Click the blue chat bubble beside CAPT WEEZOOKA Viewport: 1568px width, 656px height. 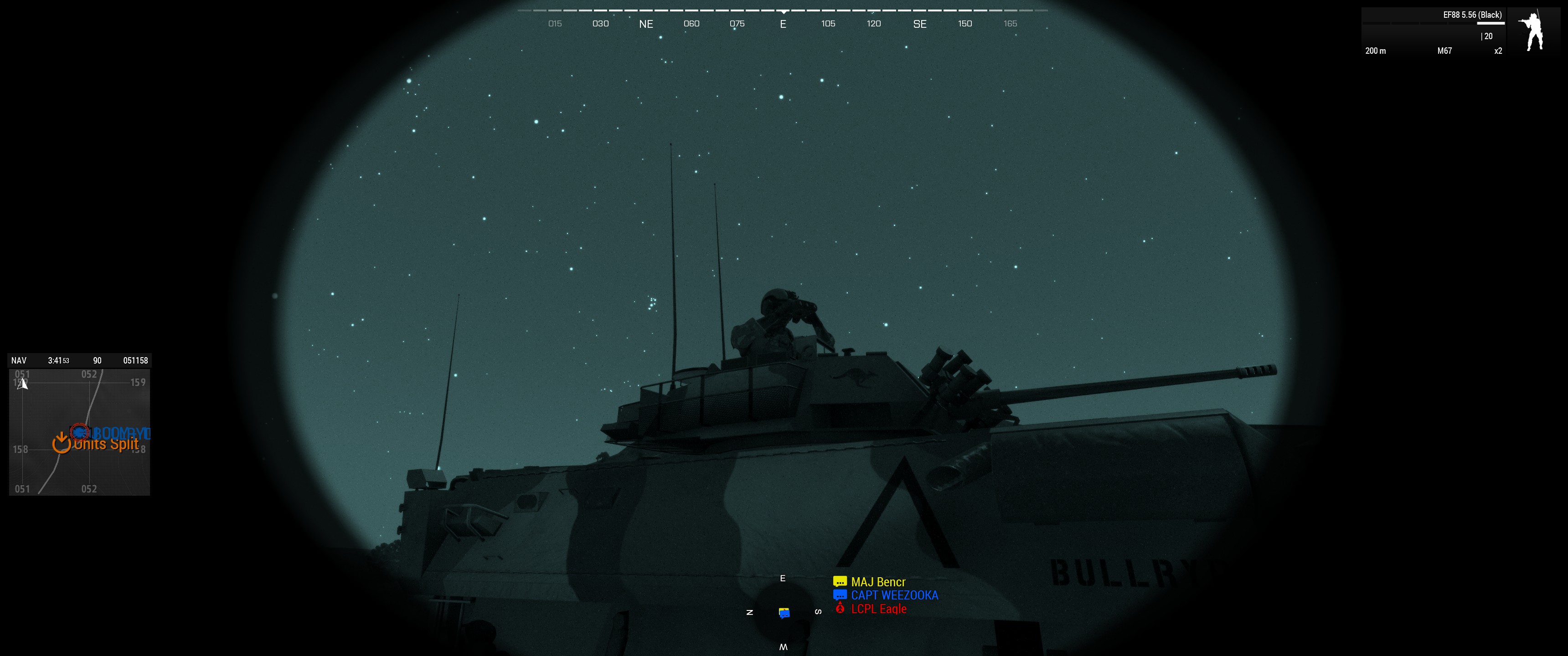tap(840, 595)
